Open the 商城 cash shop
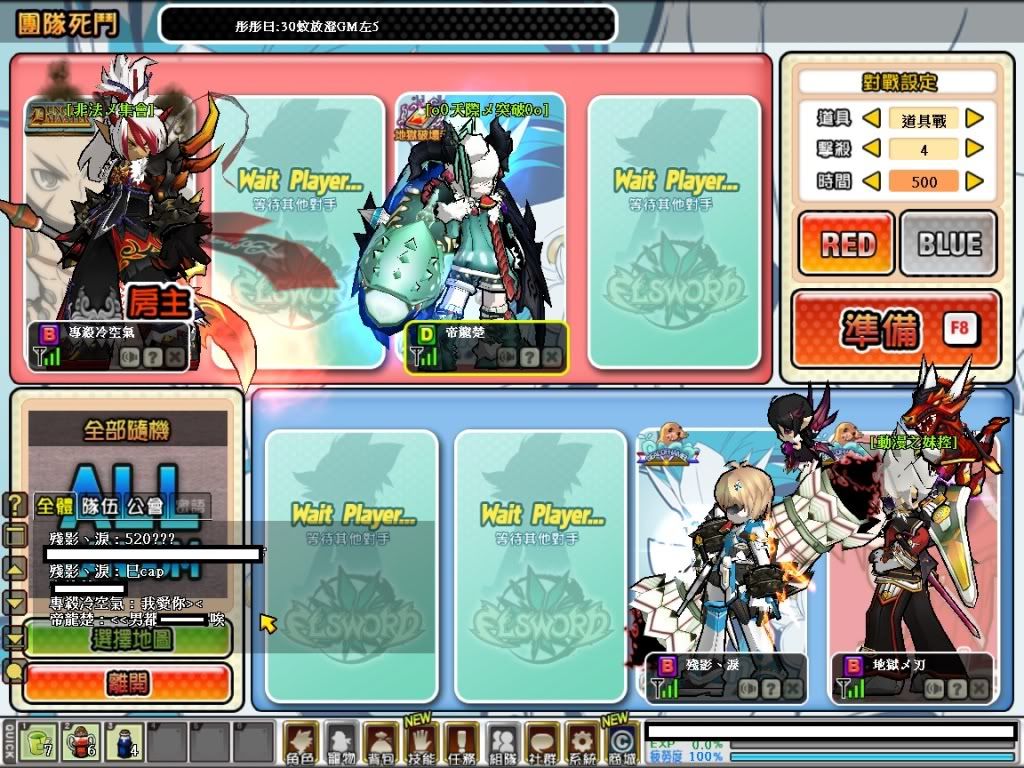Screen dimensions: 1024x768 [x=621, y=744]
